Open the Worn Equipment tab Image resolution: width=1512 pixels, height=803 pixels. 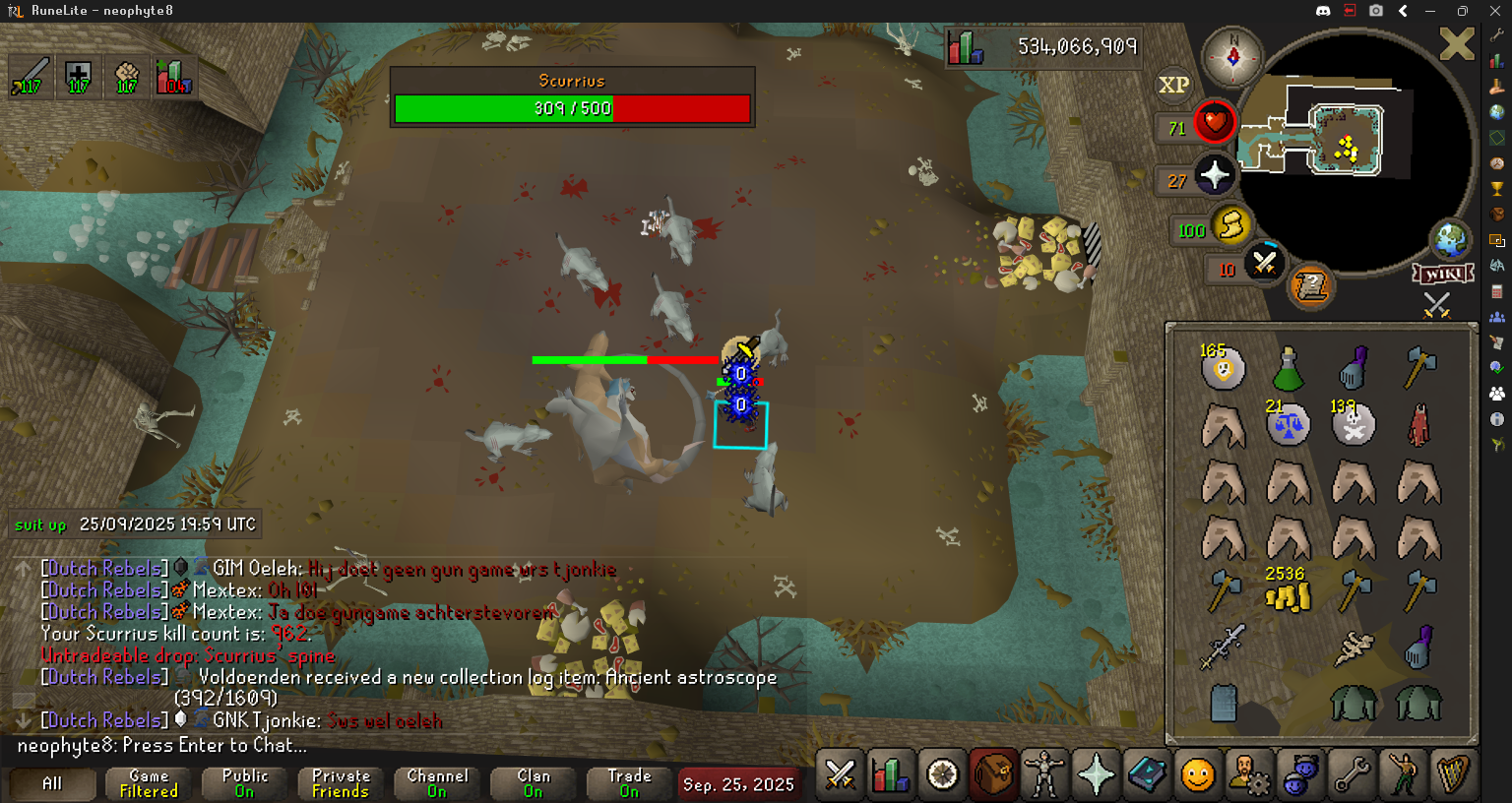click(1043, 775)
